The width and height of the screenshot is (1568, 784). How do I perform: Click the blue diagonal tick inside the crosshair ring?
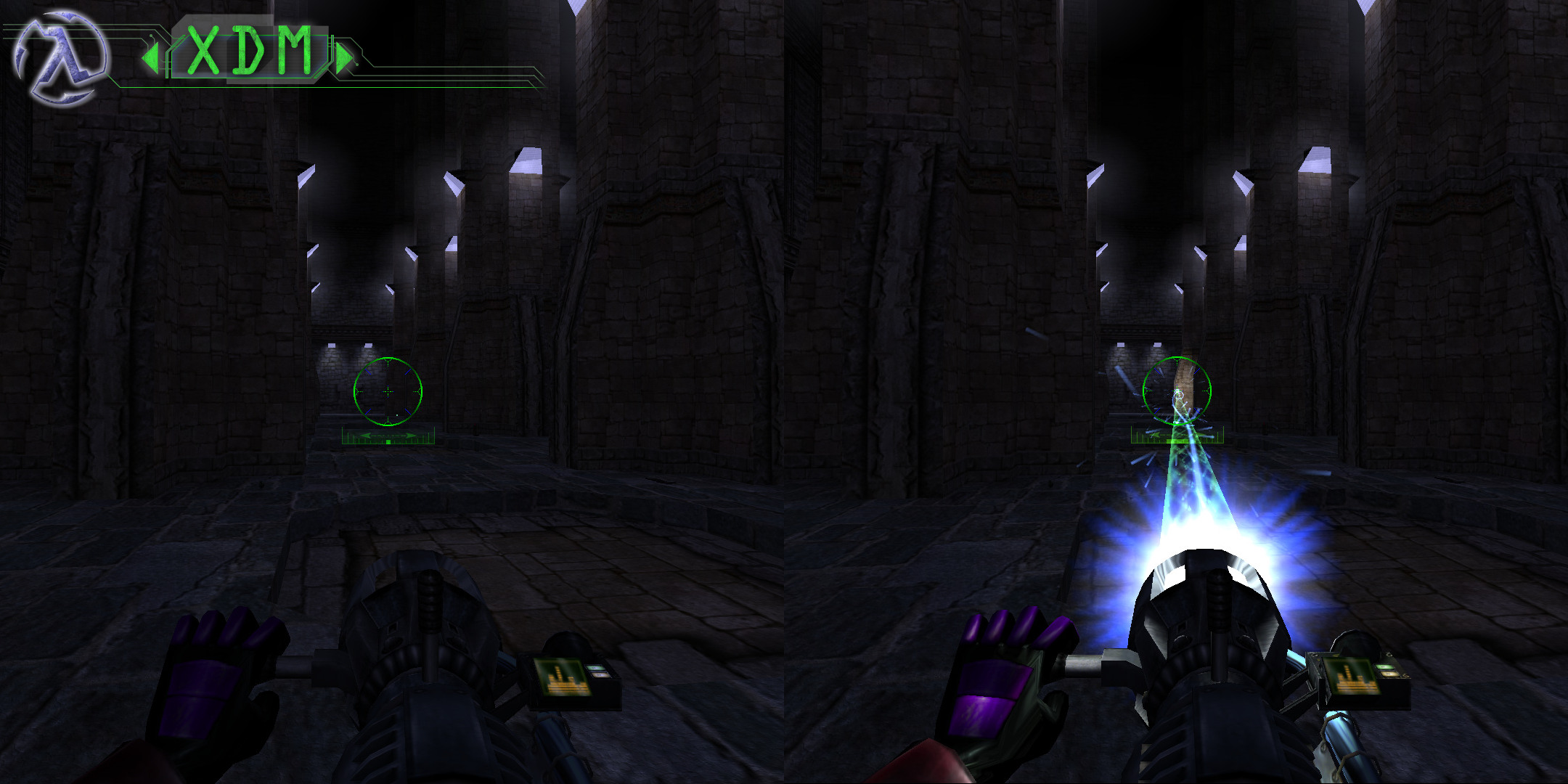(368, 372)
